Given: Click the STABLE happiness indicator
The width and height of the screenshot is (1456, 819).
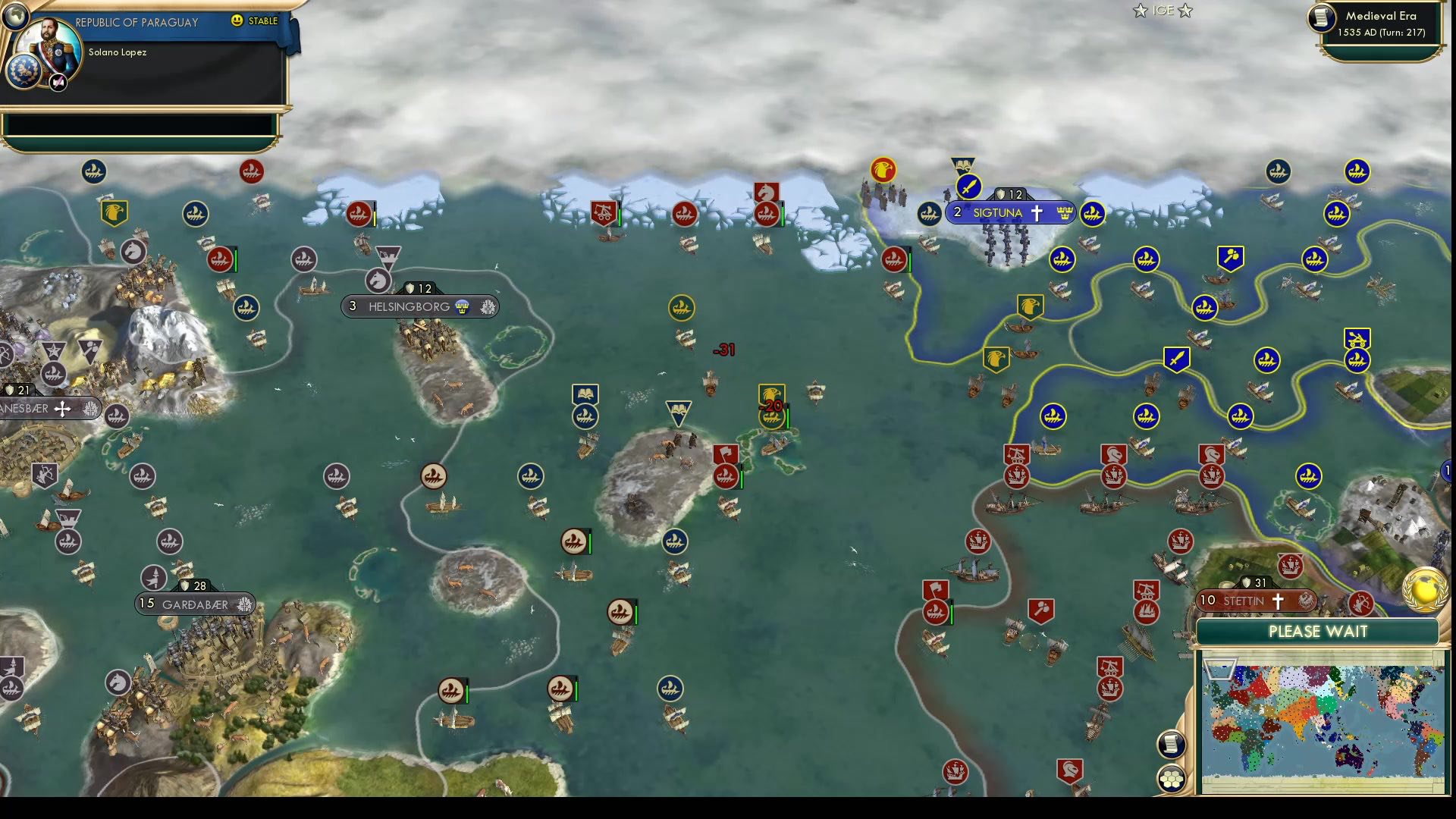Looking at the screenshot, I should [x=259, y=22].
